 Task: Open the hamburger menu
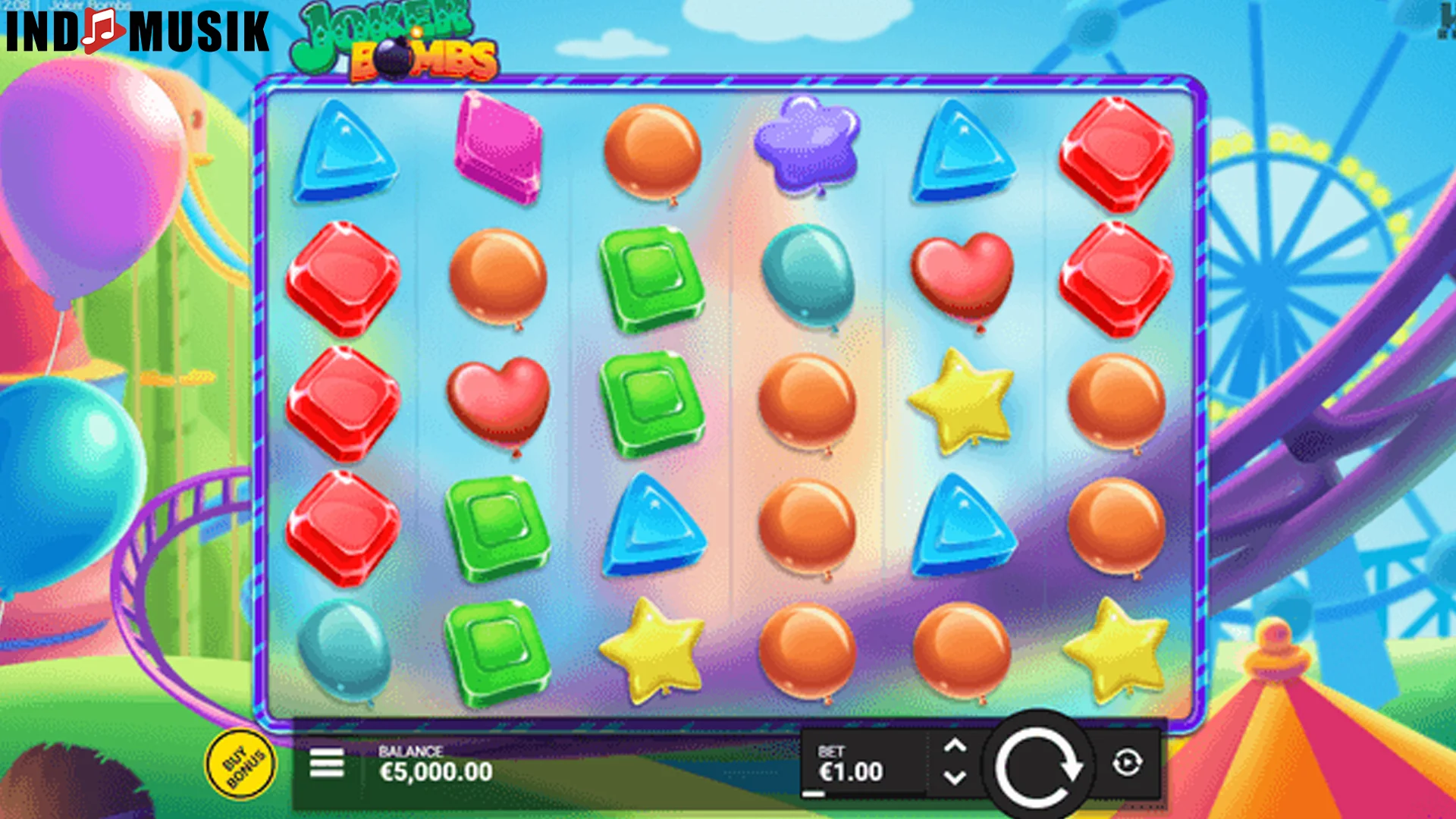tap(327, 763)
